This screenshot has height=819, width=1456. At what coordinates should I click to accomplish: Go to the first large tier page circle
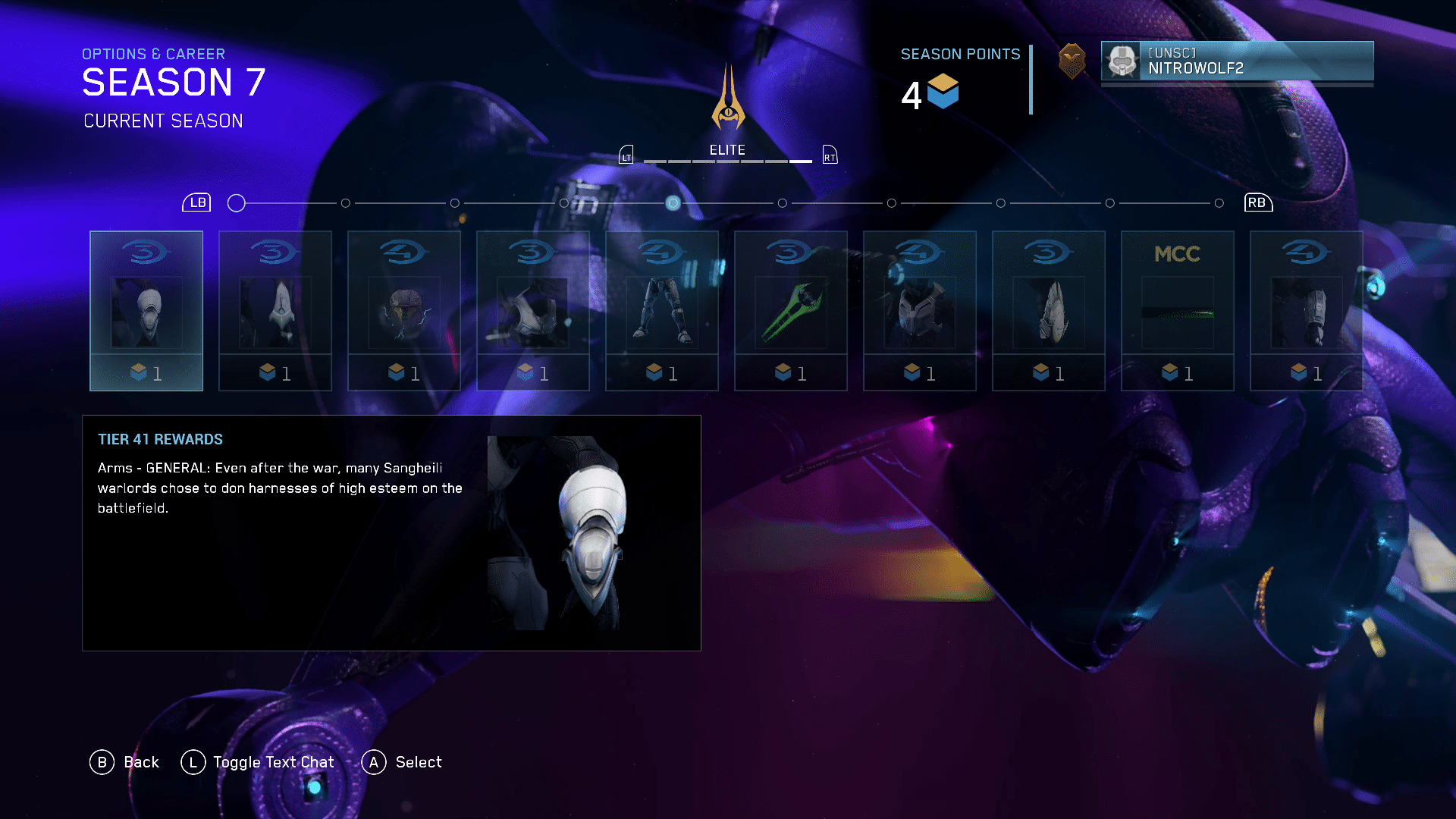point(237,203)
